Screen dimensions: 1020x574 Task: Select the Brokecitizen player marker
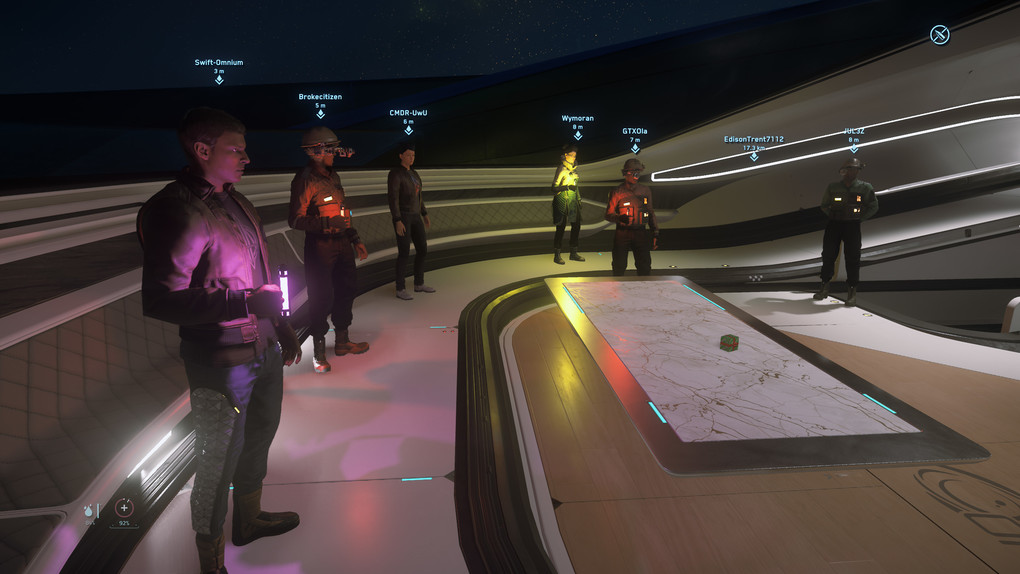click(320, 113)
